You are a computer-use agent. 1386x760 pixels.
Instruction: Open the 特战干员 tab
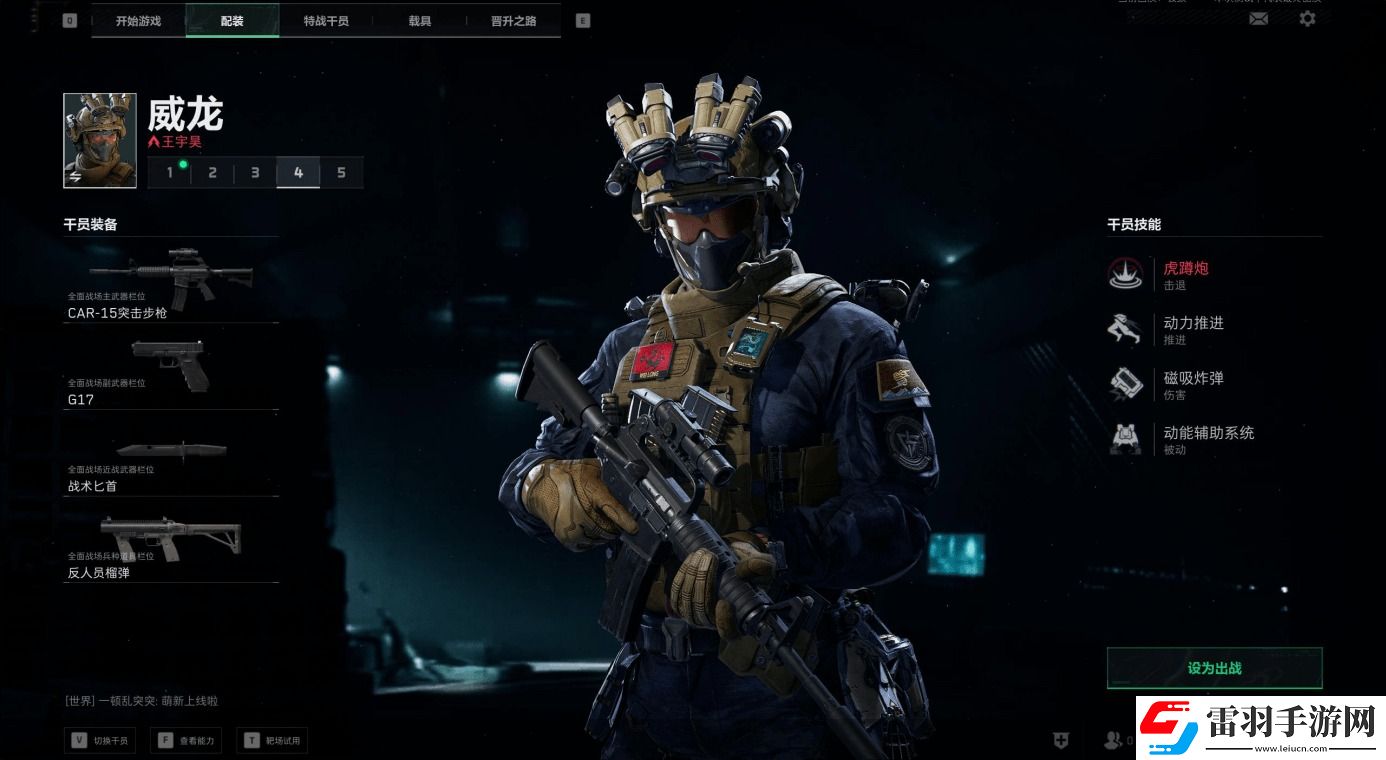pyautogui.click(x=326, y=20)
